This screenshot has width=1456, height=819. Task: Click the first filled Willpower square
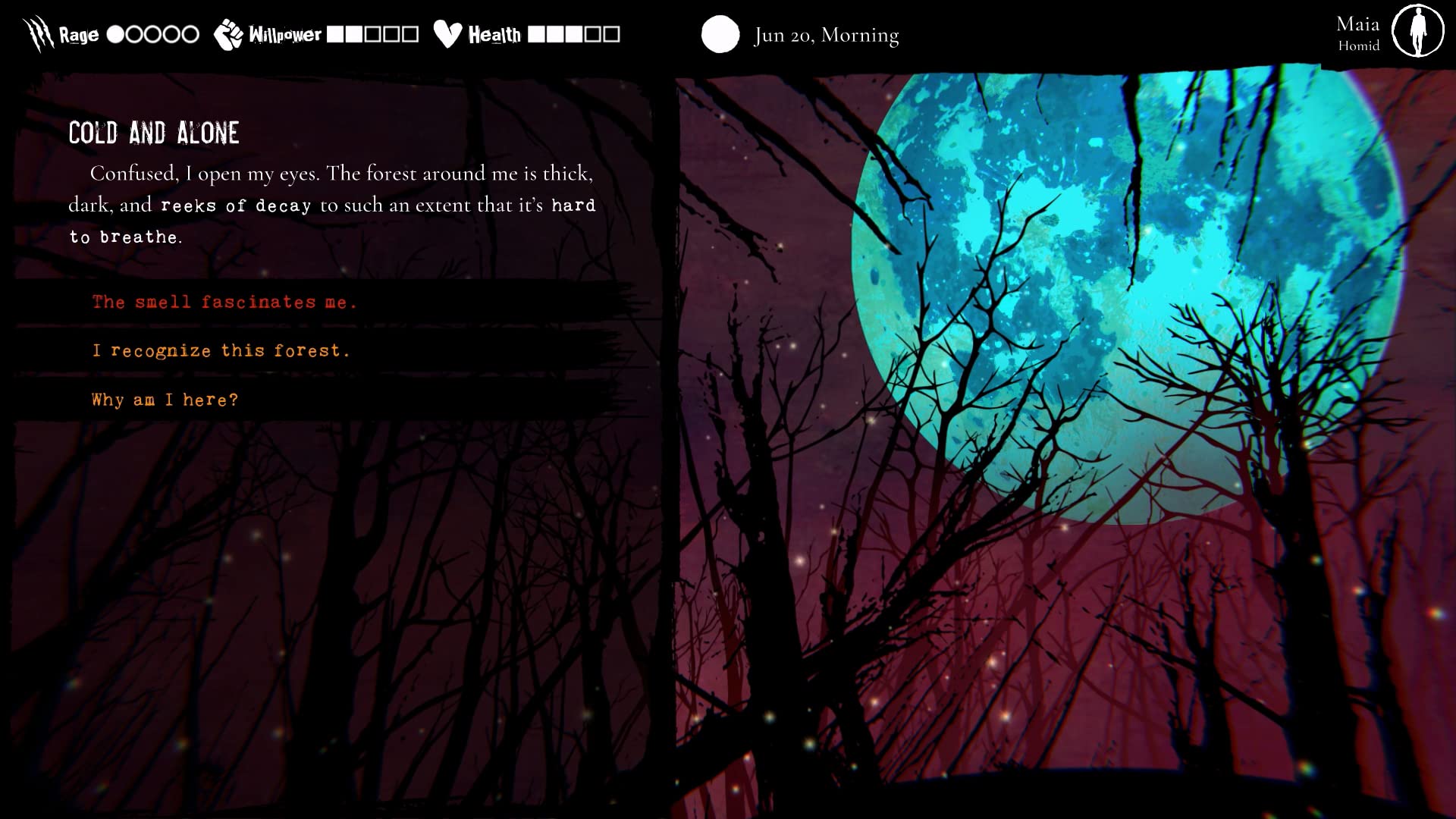[x=337, y=33]
